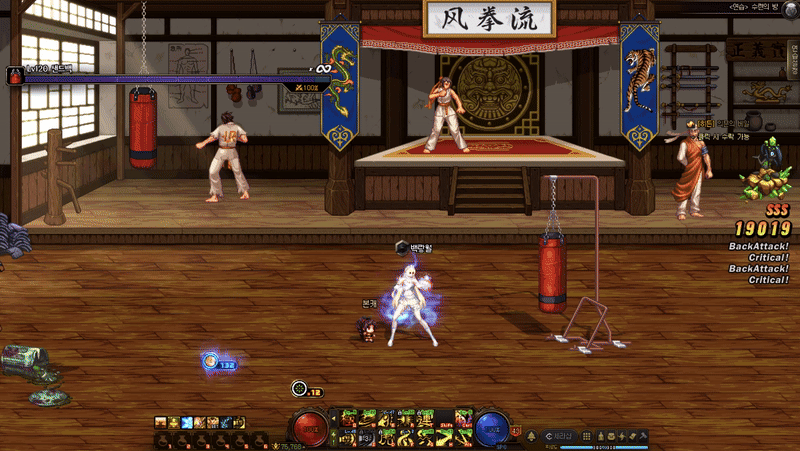
Task: Select the book and quill menu icon
Action: click(x=632, y=436)
